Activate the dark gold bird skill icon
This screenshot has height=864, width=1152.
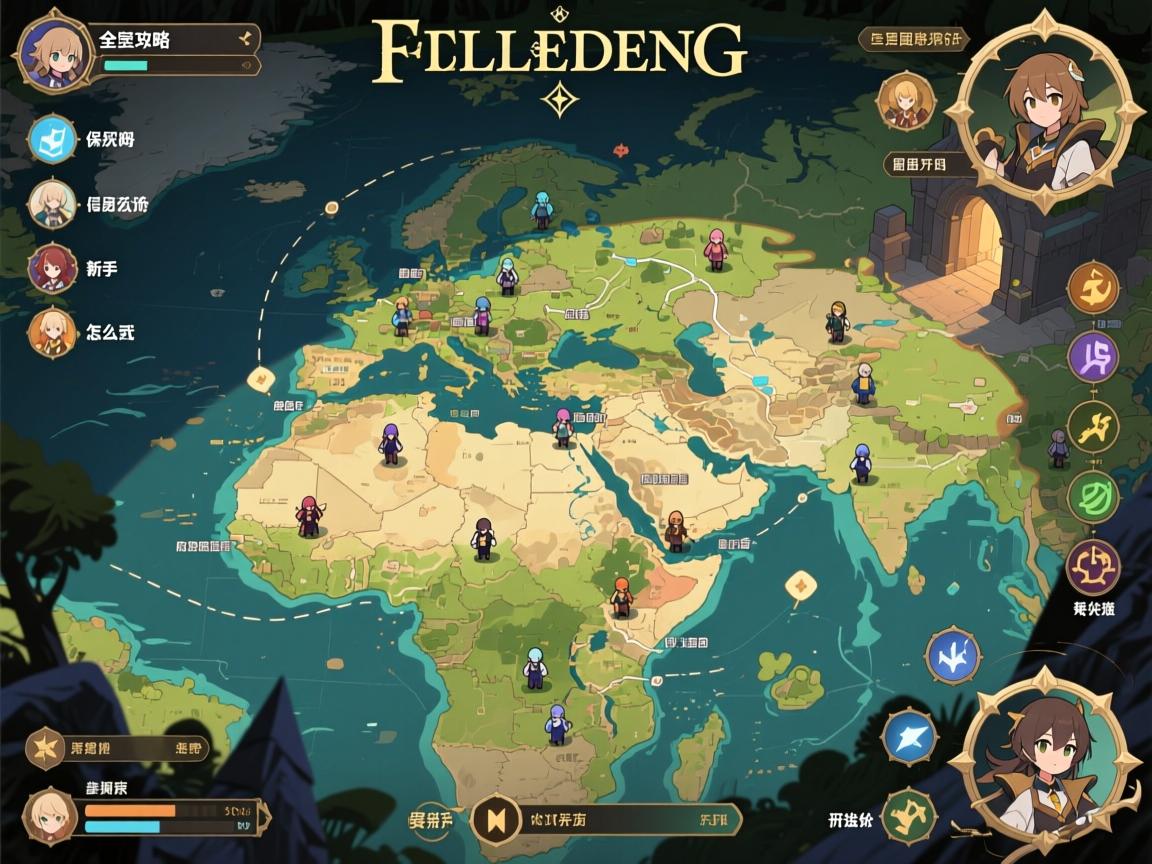pos(1093,427)
